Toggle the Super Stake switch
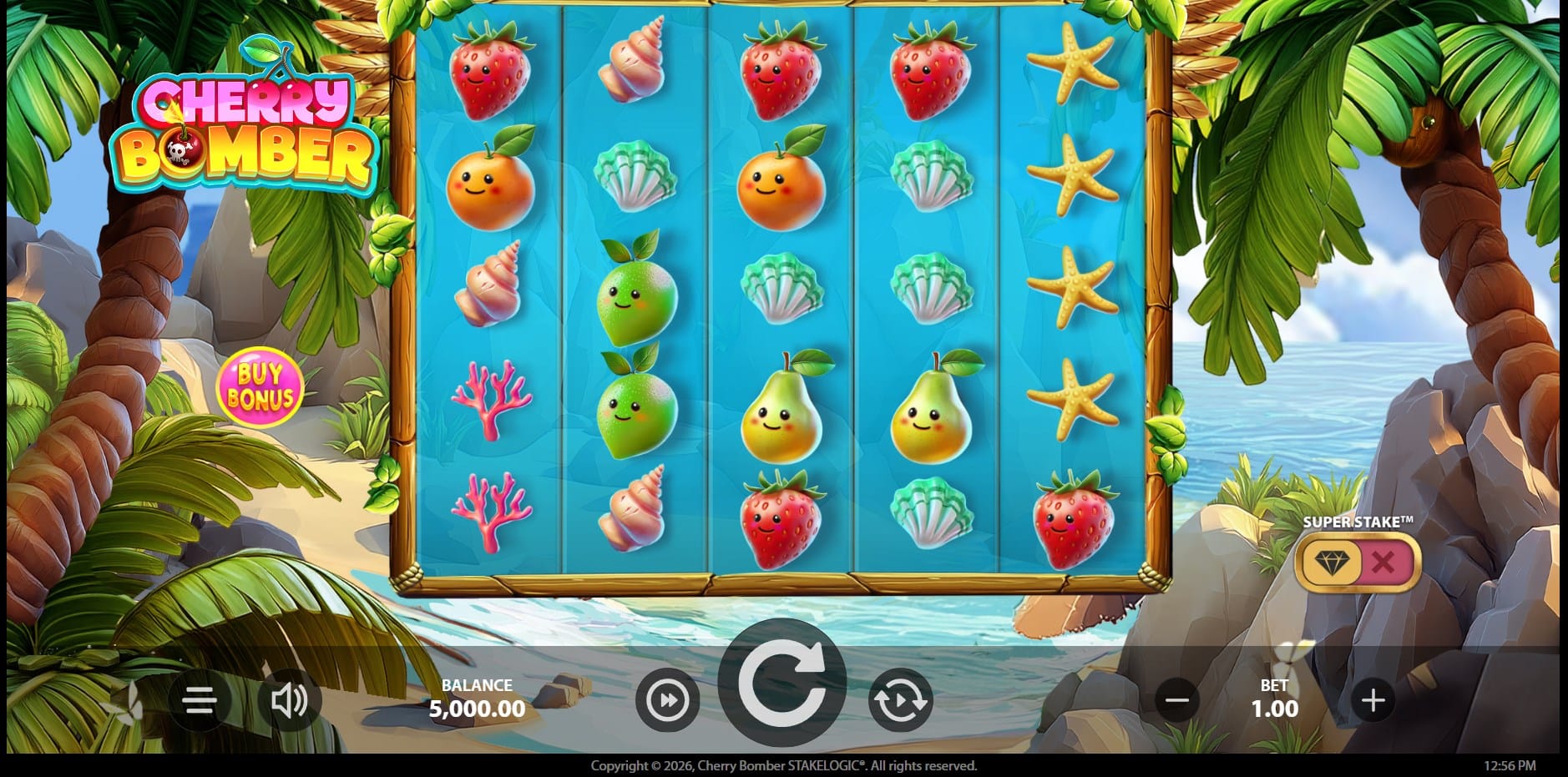The width and height of the screenshot is (1568, 777). coord(1357,563)
